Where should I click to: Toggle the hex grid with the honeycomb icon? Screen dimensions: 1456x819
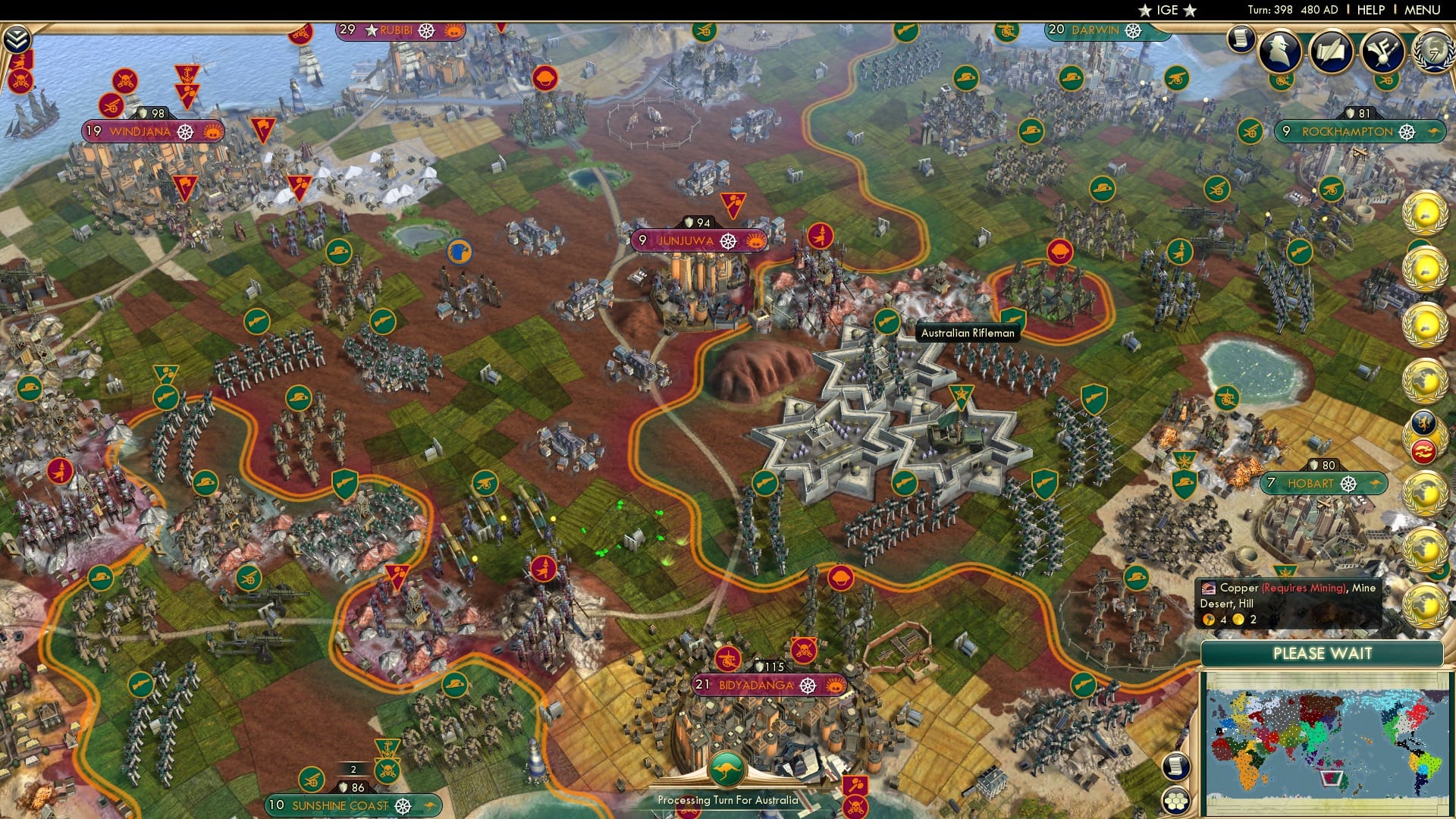point(1175,801)
